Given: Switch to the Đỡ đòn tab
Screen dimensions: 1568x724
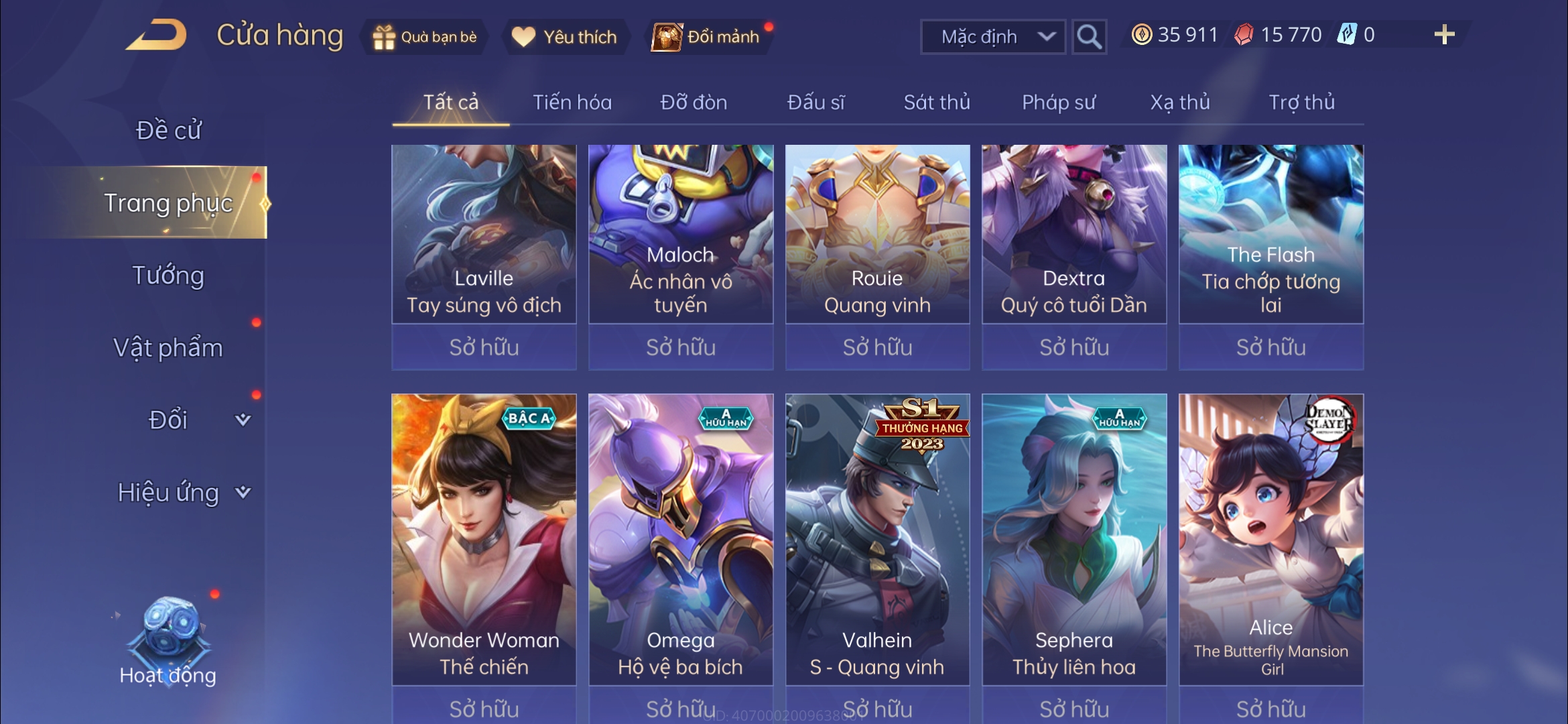Looking at the screenshot, I should pos(694,103).
